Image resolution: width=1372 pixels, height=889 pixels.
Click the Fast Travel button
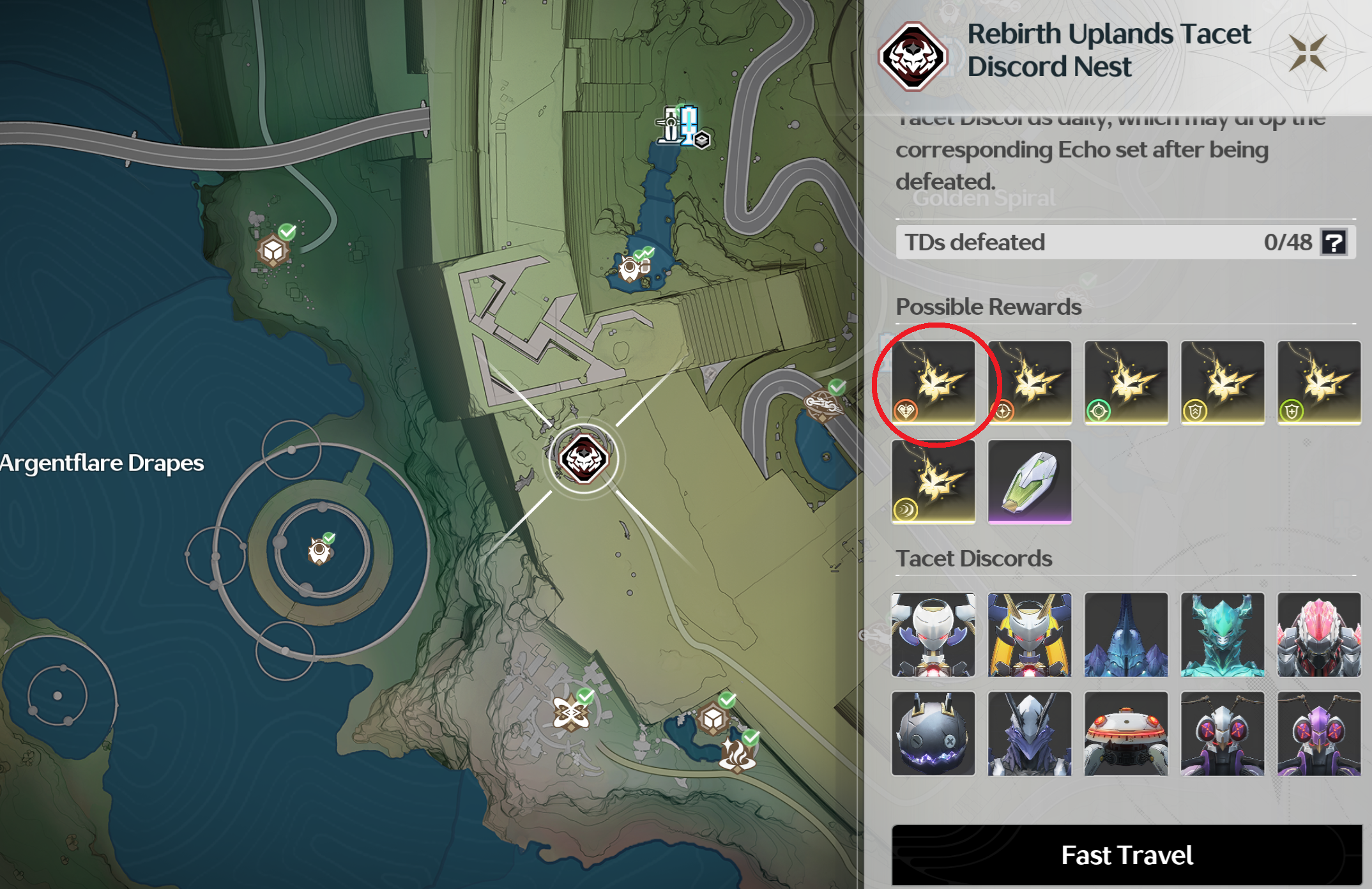click(1127, 855)
